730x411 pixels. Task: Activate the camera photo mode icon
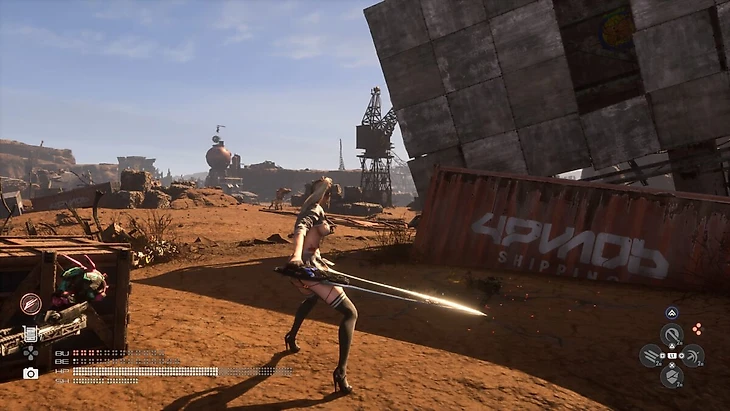click(30, 372)
